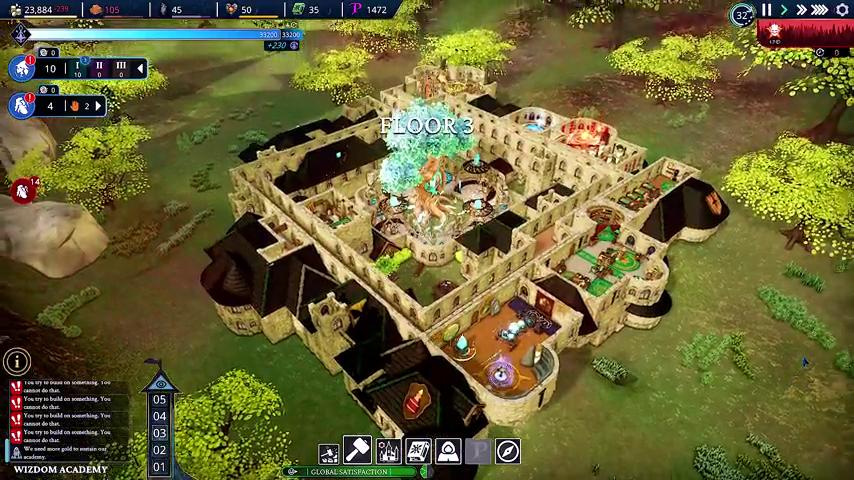
Task: Switch to floor 05
Action: (159, 400)
